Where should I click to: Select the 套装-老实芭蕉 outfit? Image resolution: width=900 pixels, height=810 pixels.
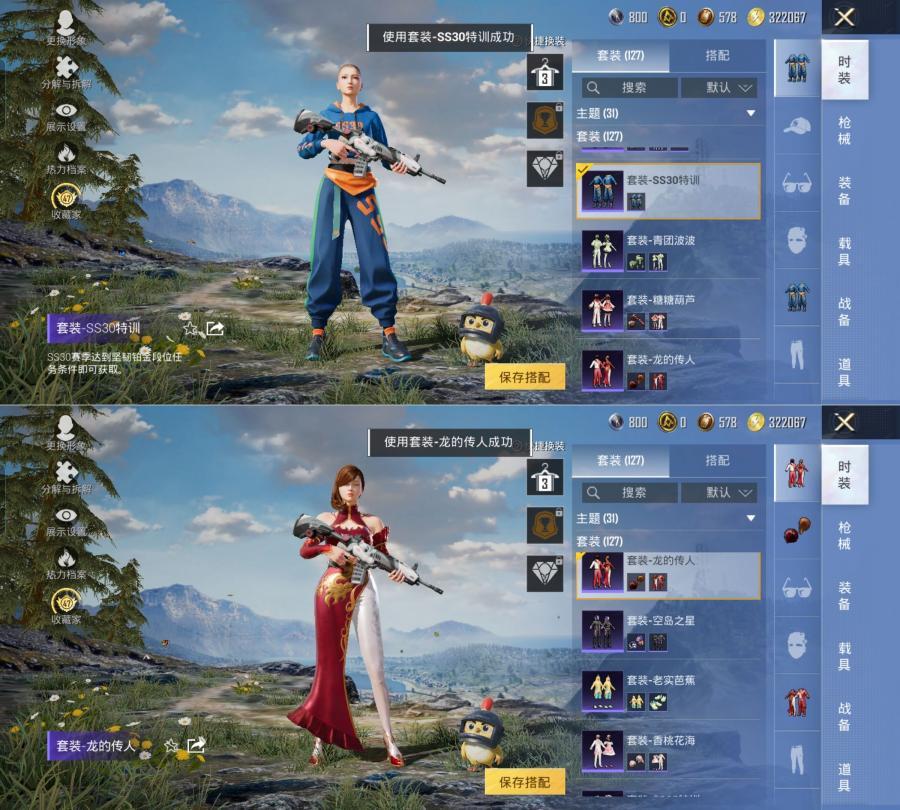click(667, 690)
